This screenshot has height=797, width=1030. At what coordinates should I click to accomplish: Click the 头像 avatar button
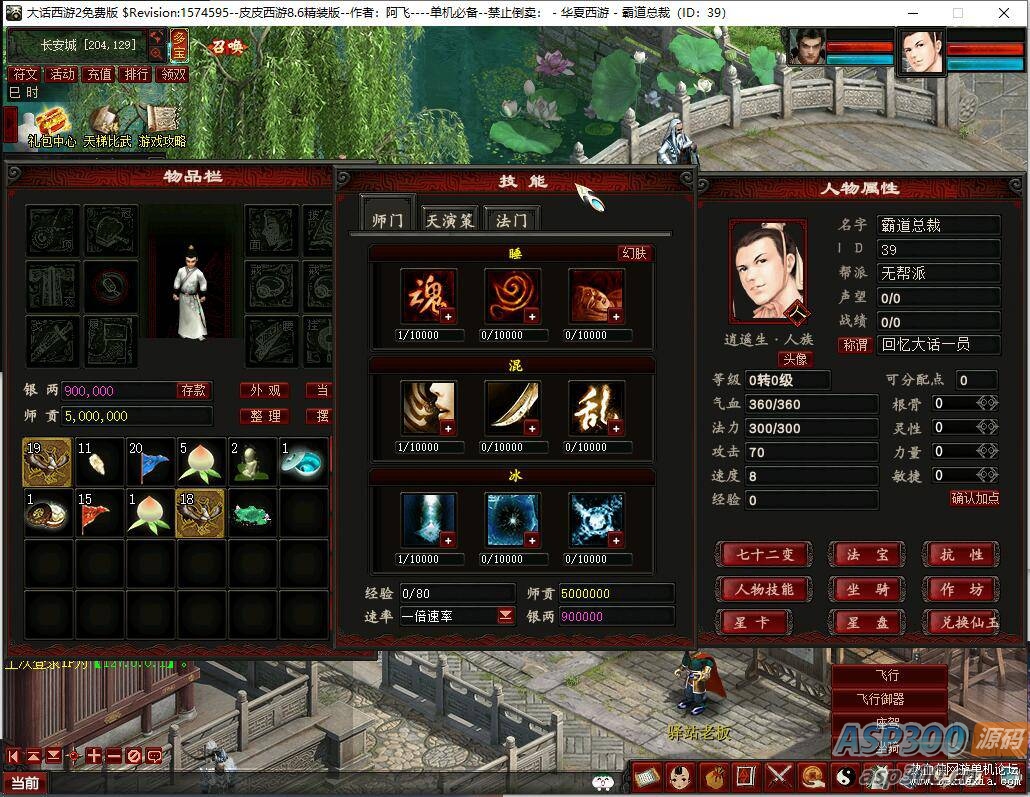pos(795,359)
